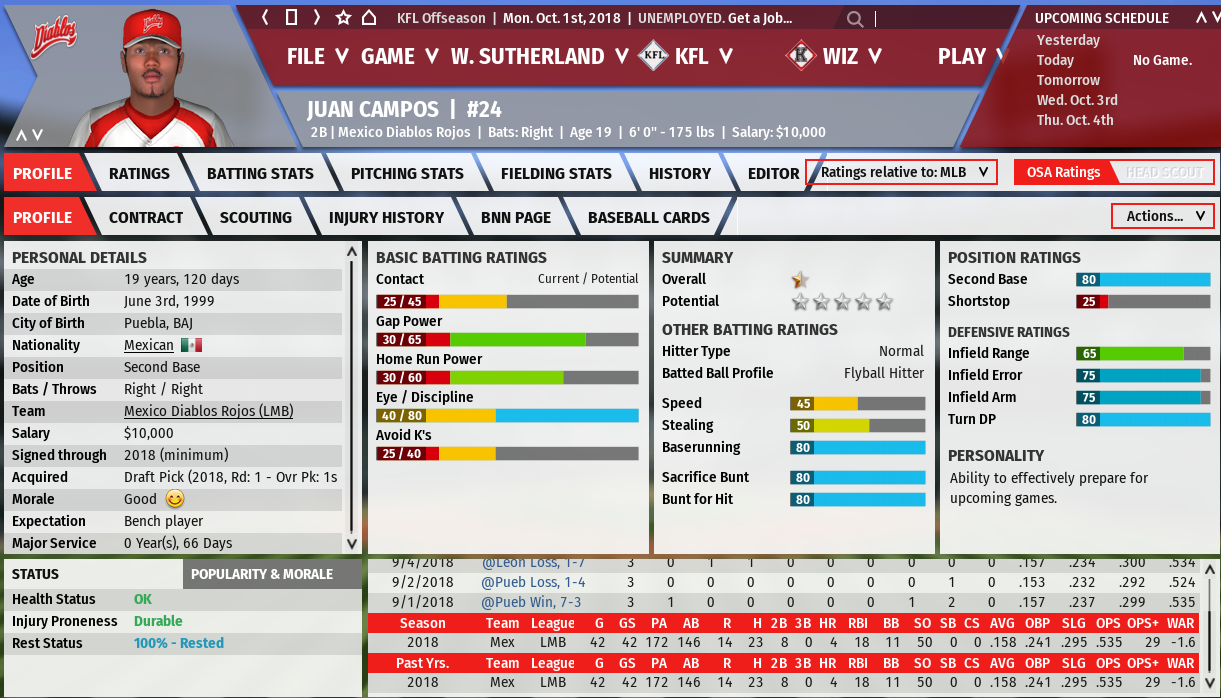Open the EDITOR tab
The height and width of the screenshot is (698, 1221).
773,173
